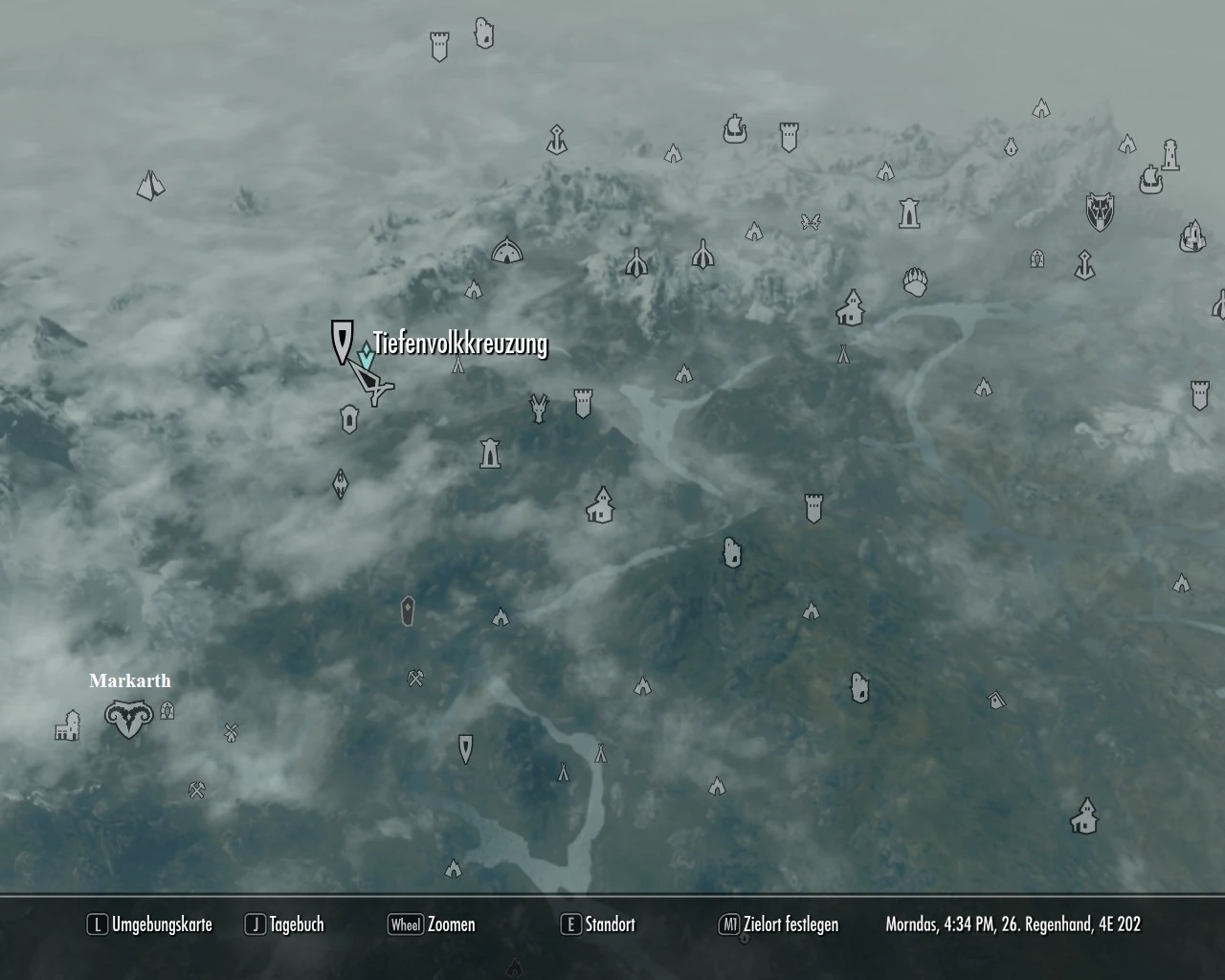The height and width of the screenshot is (980, 1225).
Task: Click the Tiefenvolkkreuzung location banner marker
Action: [x=343, y=343]
